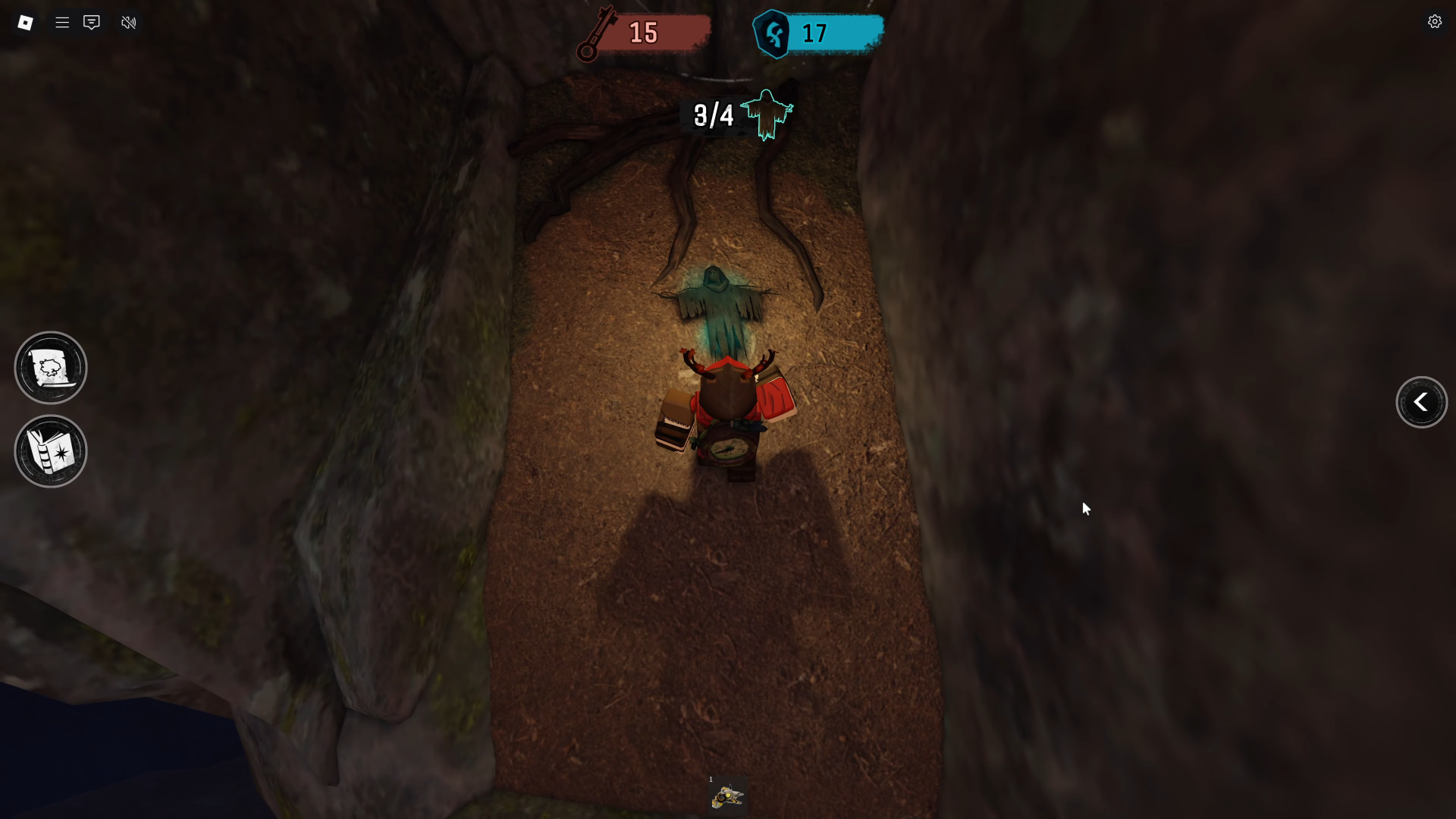Open the journal book icon
Image resolution: width=1456 pixels, height=819 pixels.
pyautogui.click(x=50, y=451)
